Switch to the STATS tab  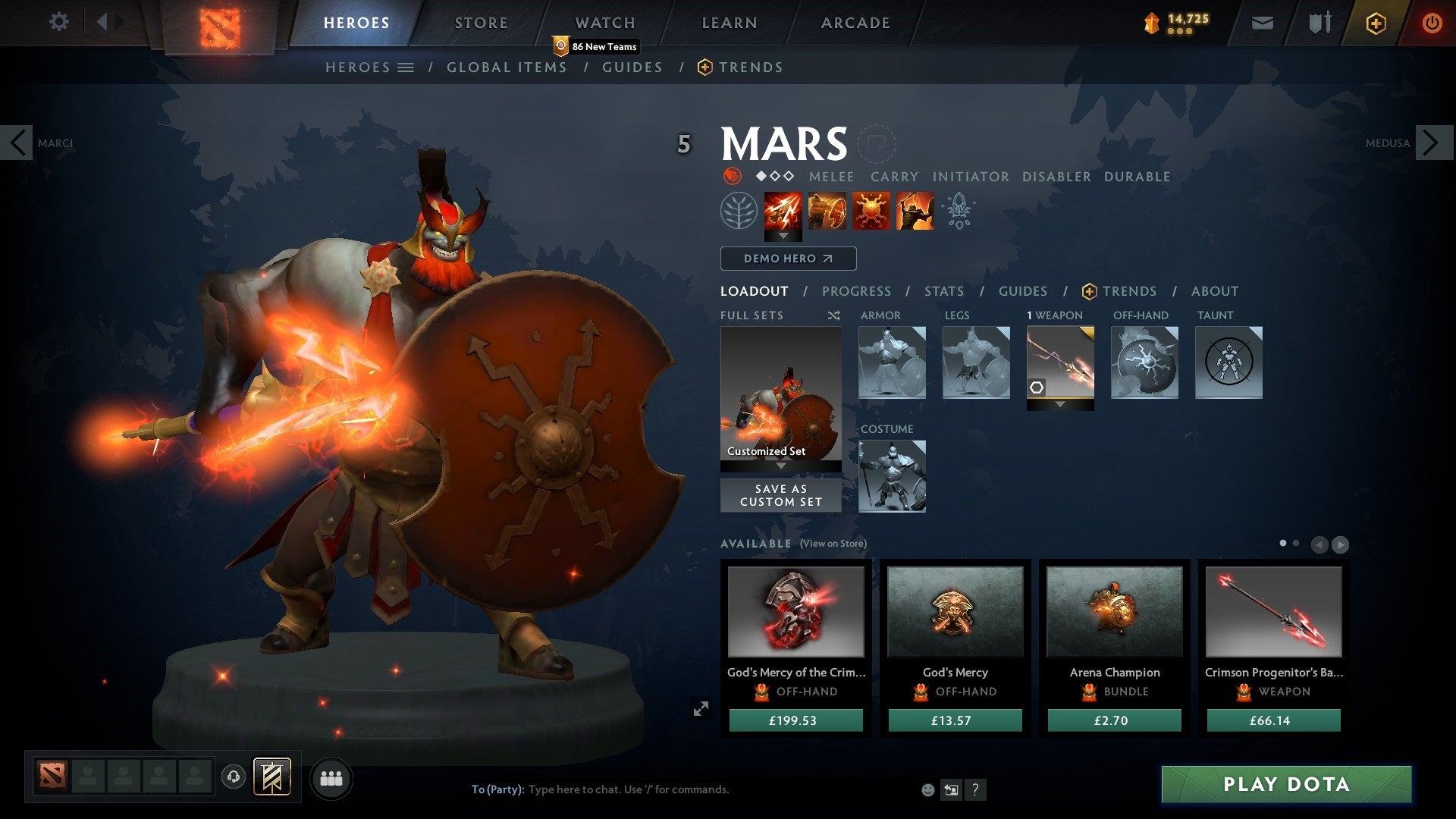coord(943,291)
